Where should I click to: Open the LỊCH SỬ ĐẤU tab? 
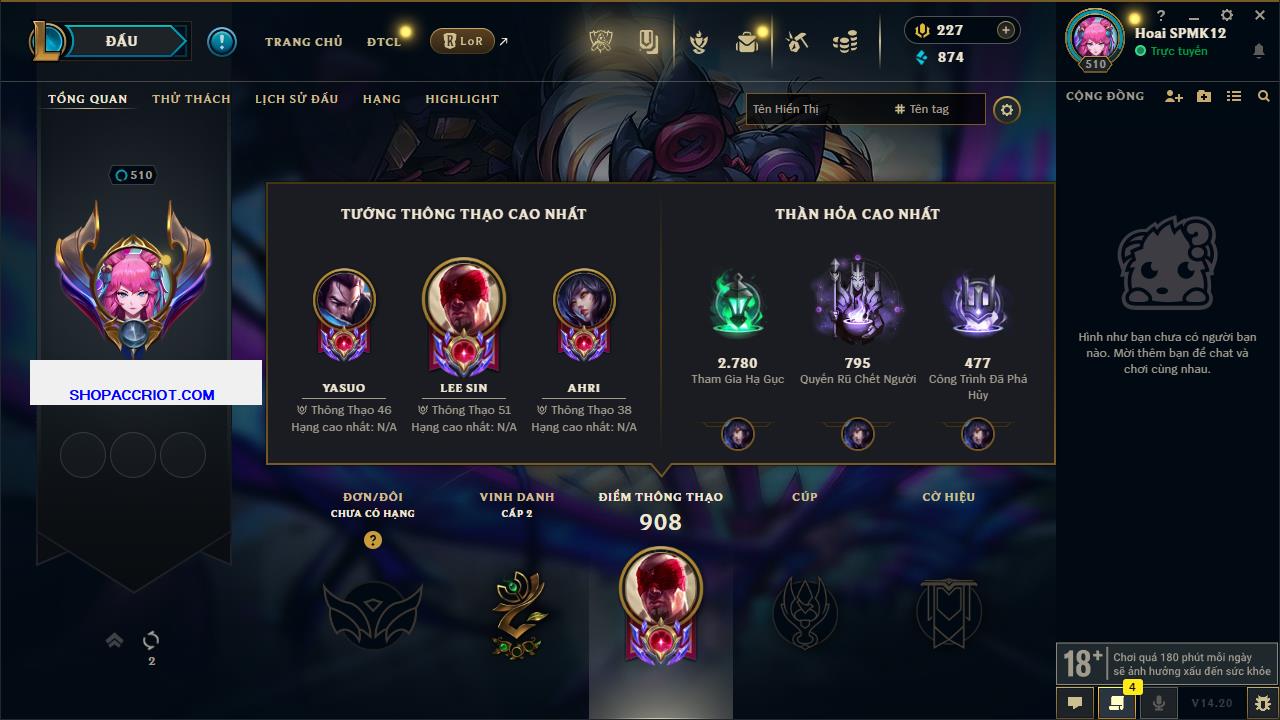pos(296,99)
